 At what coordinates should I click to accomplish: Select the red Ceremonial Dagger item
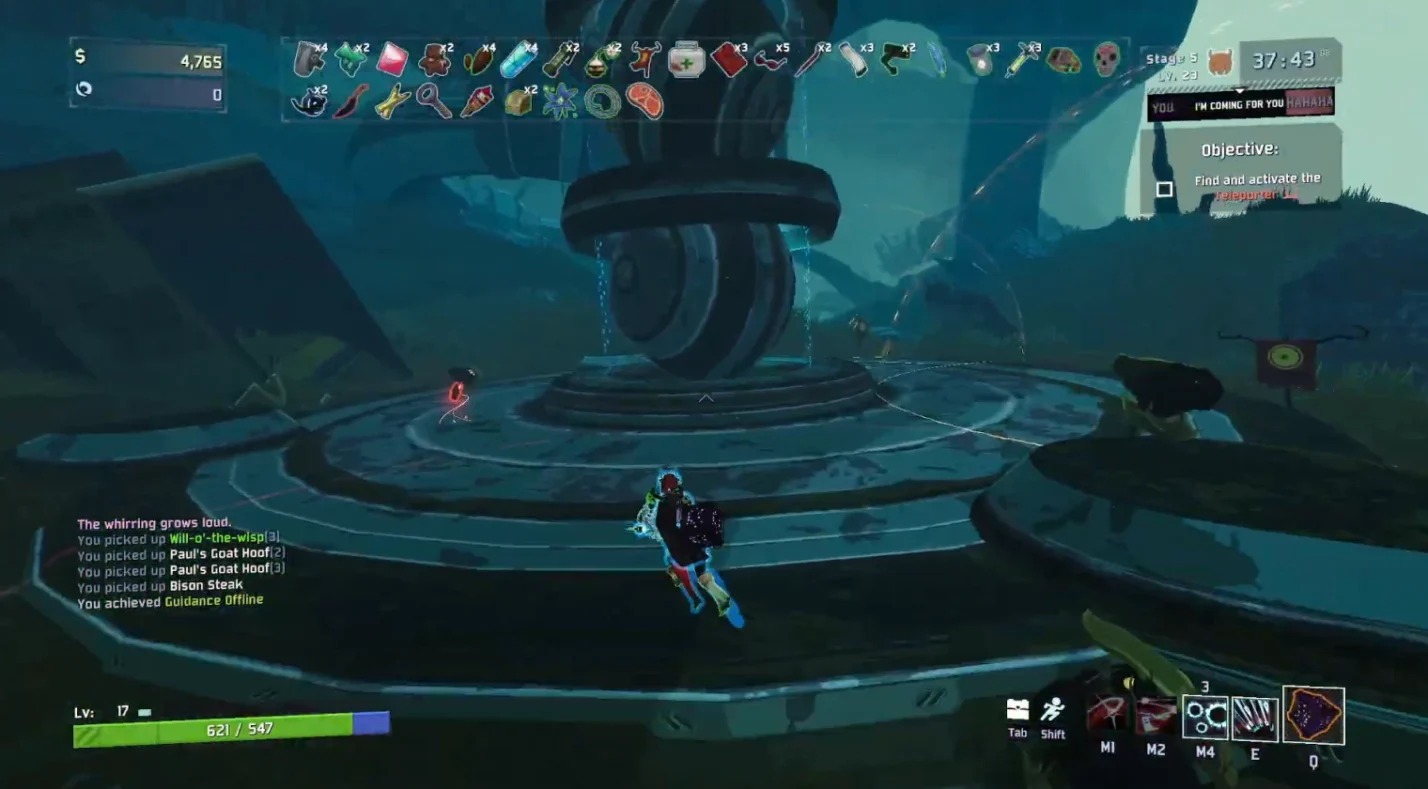(350, 101)
